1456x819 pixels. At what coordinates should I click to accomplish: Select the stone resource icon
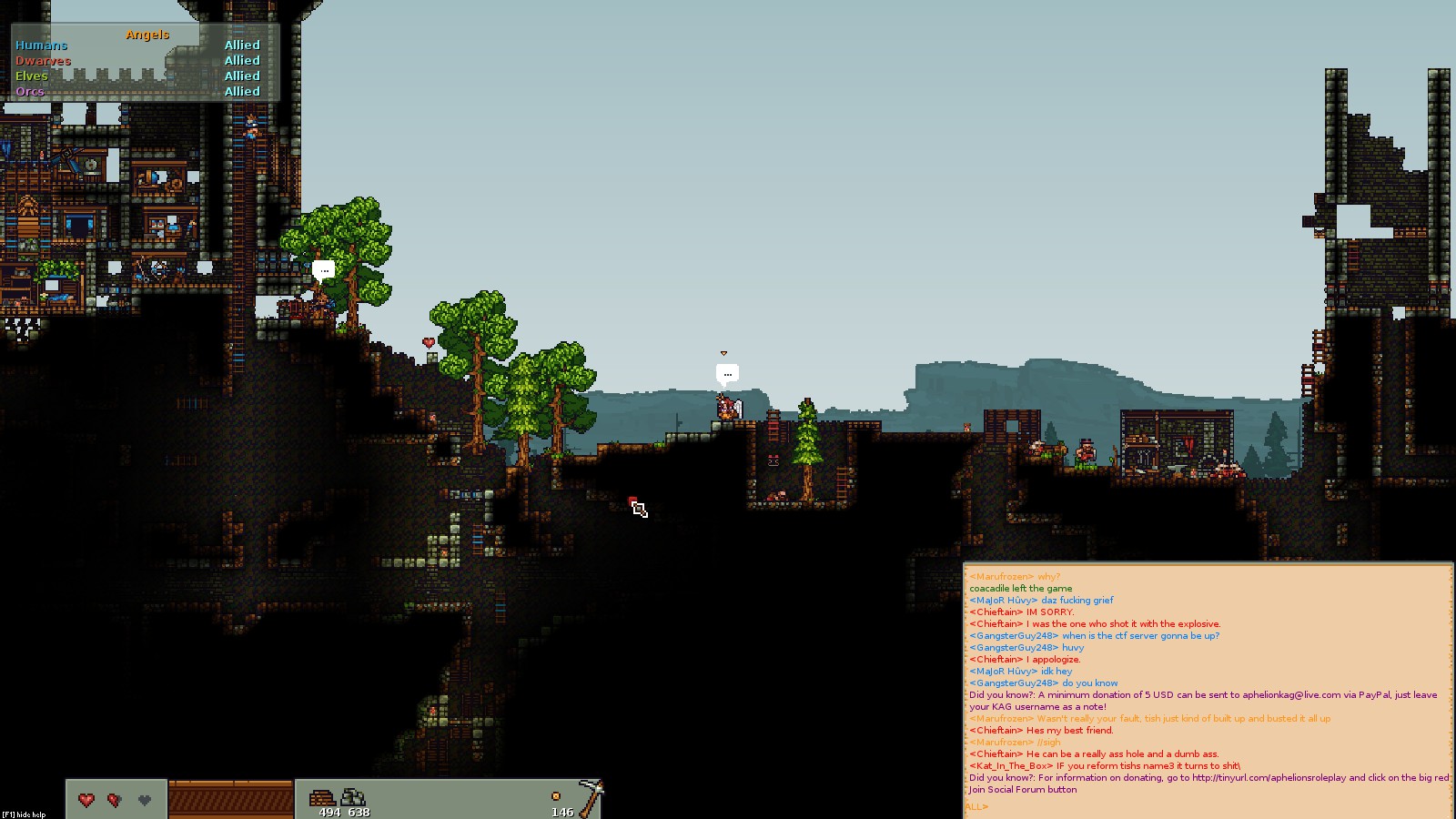tap(352, 797)
